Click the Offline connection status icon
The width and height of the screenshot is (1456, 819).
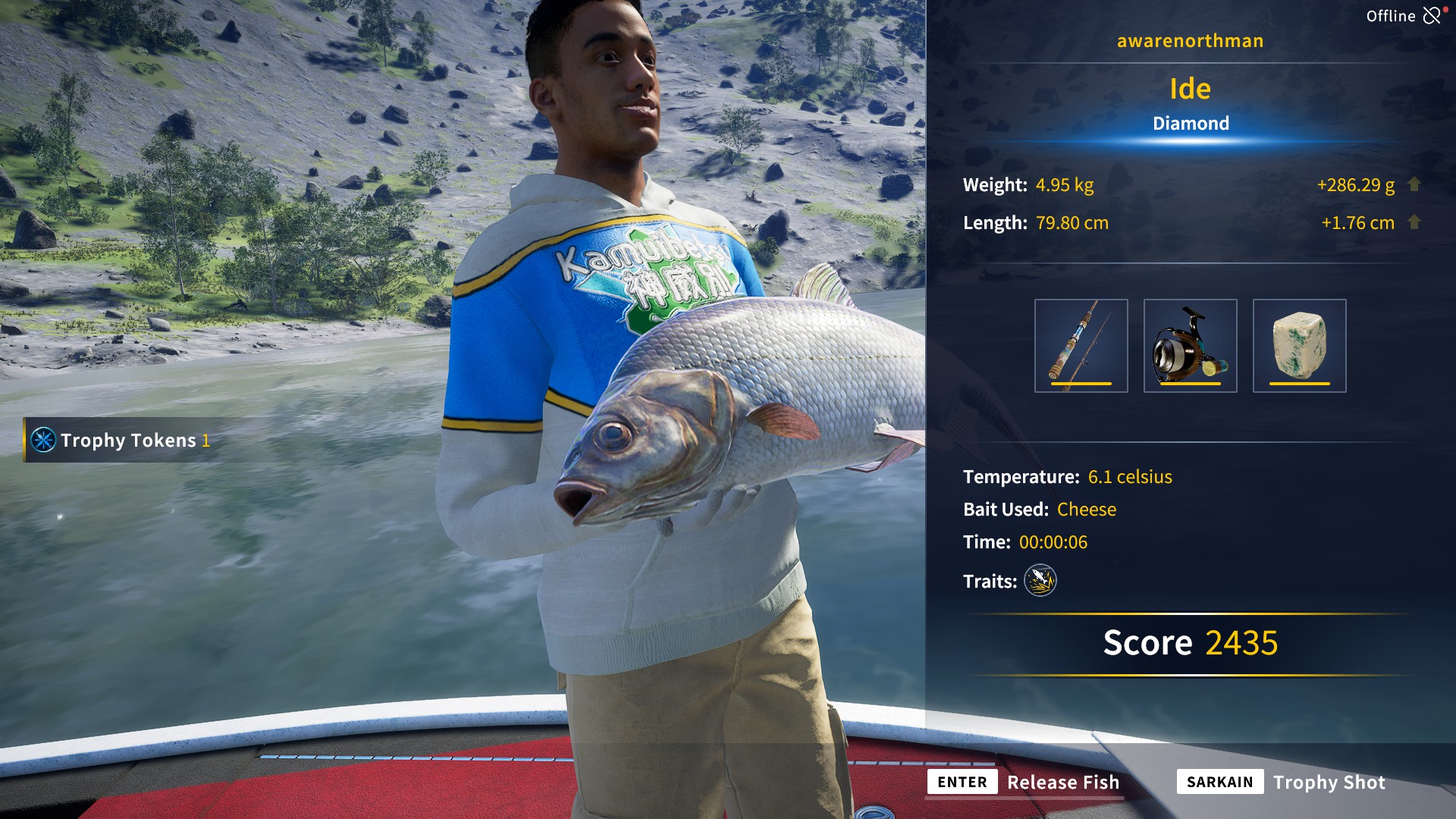click(1431, 16)
